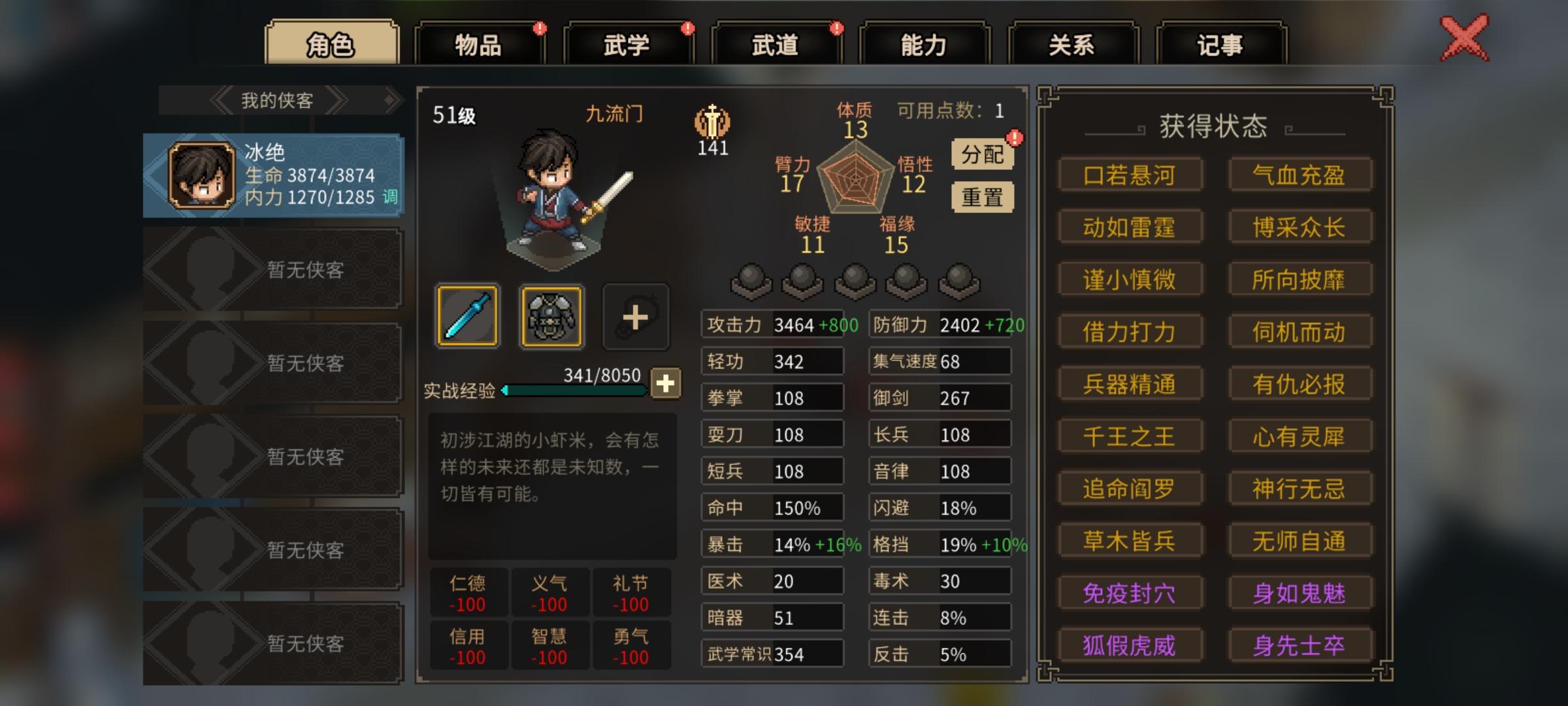Screen dimensions: 1568x706
Task: Select the 口若悬河 status entry
Action: [1131, 175]
